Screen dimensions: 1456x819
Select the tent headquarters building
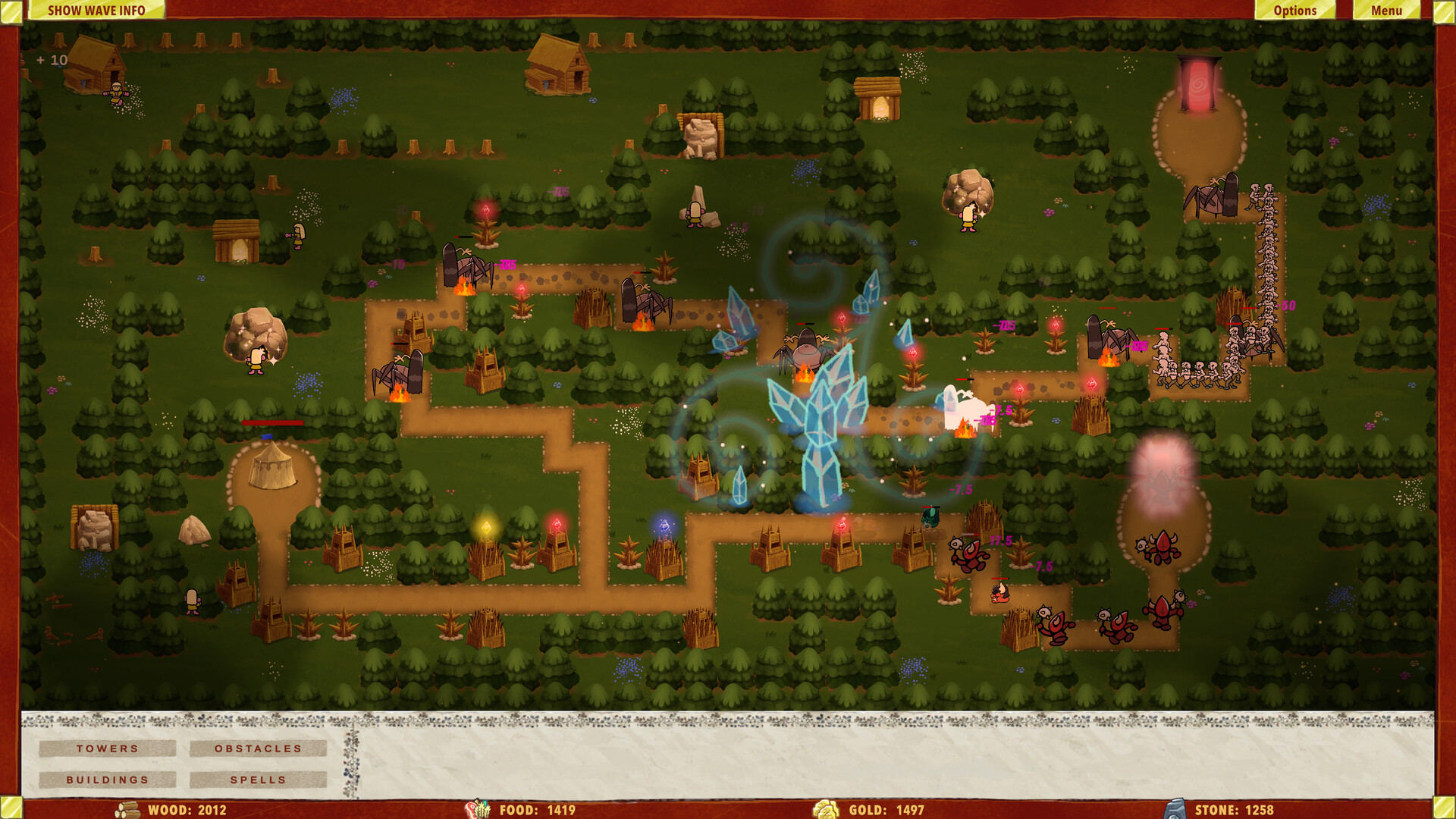pos(273,466)
